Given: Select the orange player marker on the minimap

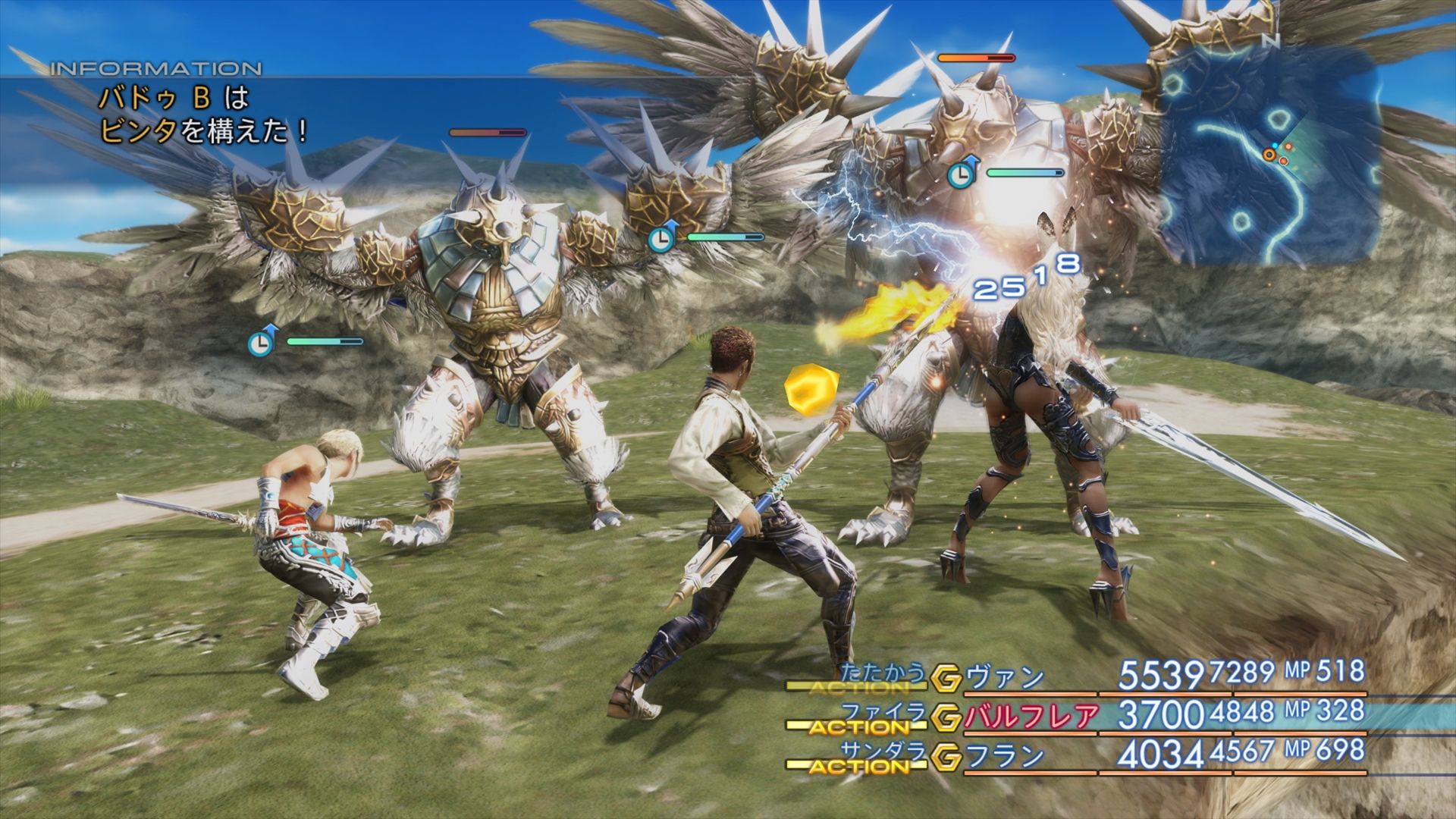Looking at the screenshot, I should click(1269, 154).
